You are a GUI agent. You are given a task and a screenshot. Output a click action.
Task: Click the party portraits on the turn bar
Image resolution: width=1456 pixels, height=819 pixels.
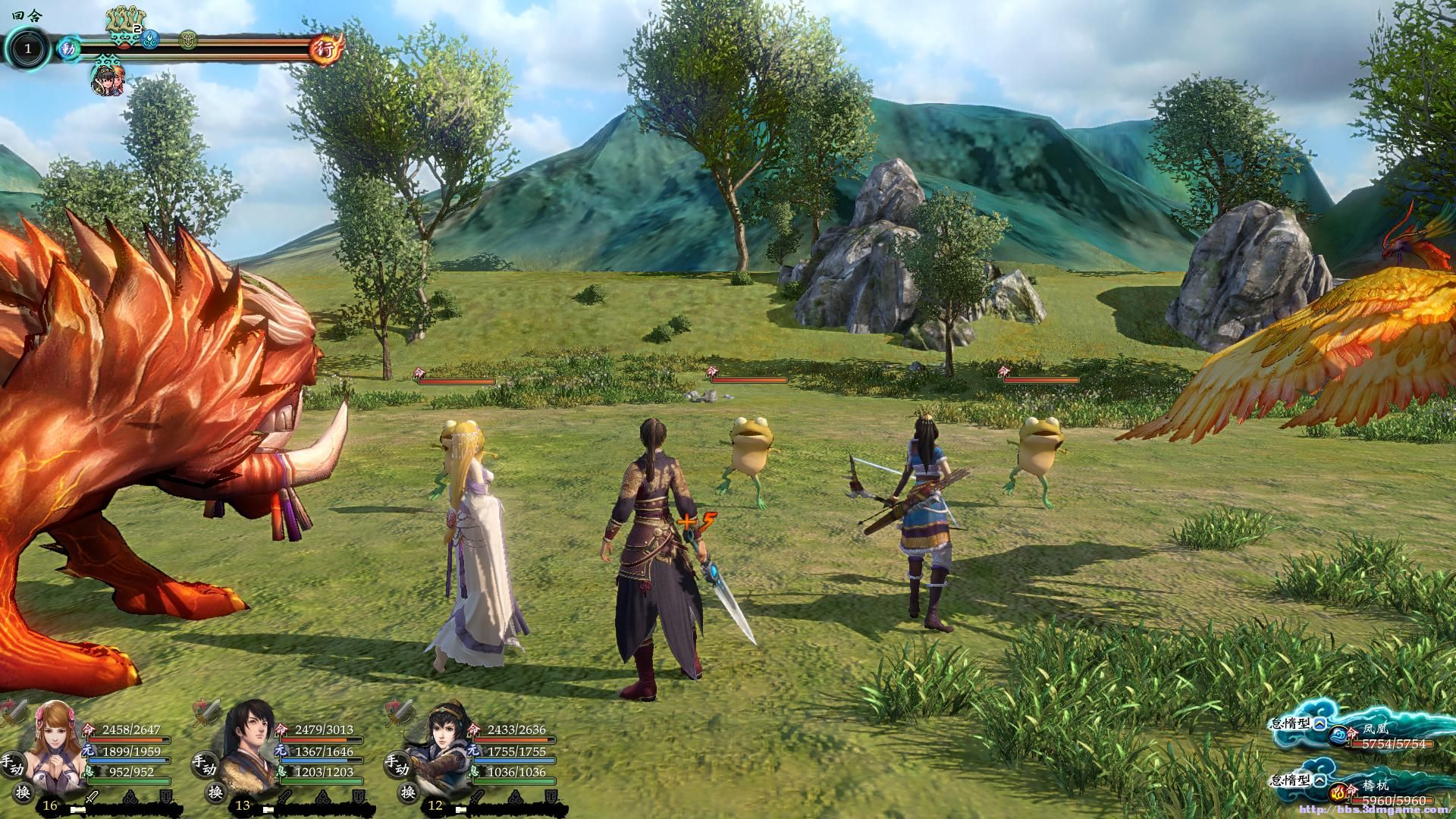pos(108,79)
